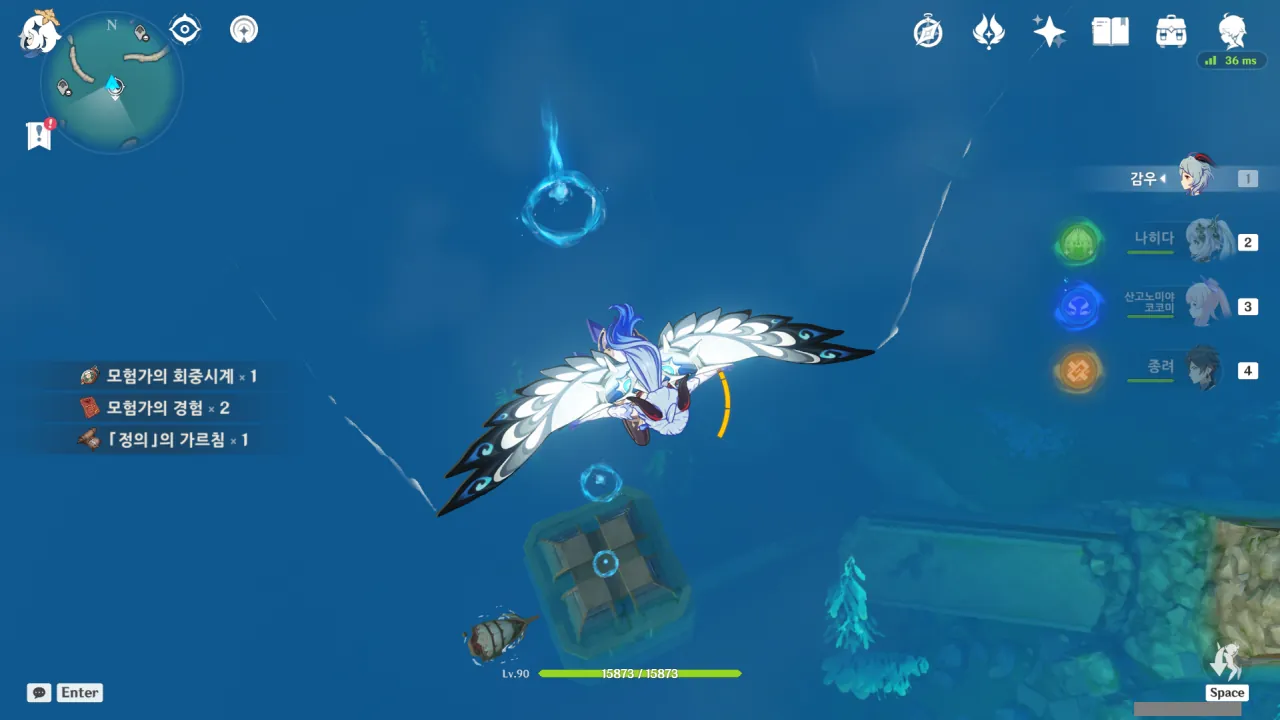Image resolution: width=1280 pixels, height=720 pixels.
Task: Open the chat box speech bubble
Action: 39,692
